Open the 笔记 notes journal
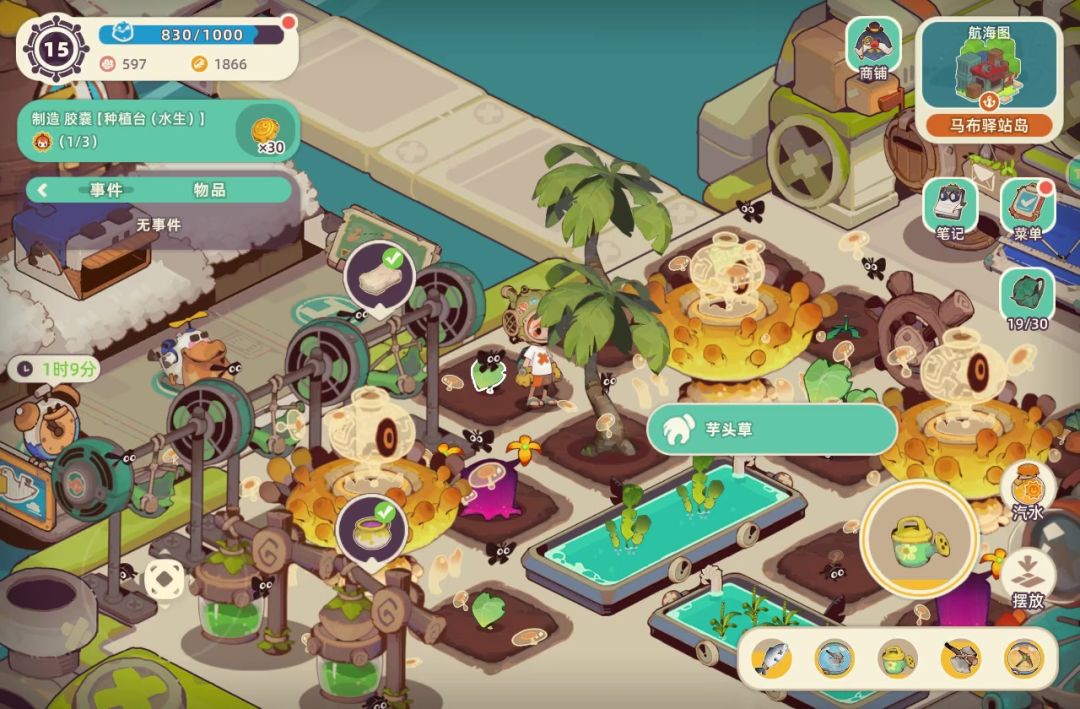This screenshot has width=1080, height=709. [950, 208]
